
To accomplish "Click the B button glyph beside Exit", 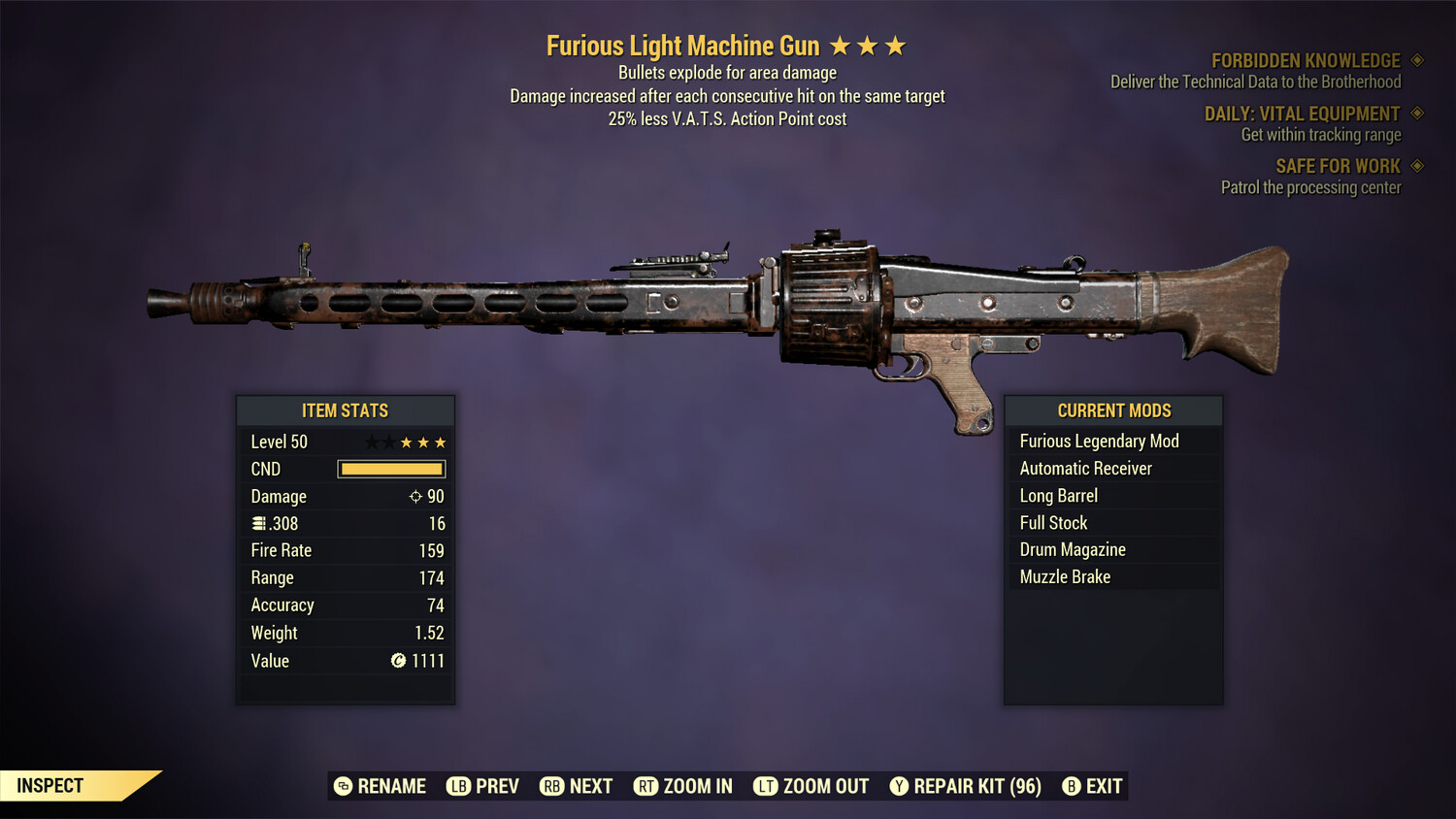I will coord(1072,786).
